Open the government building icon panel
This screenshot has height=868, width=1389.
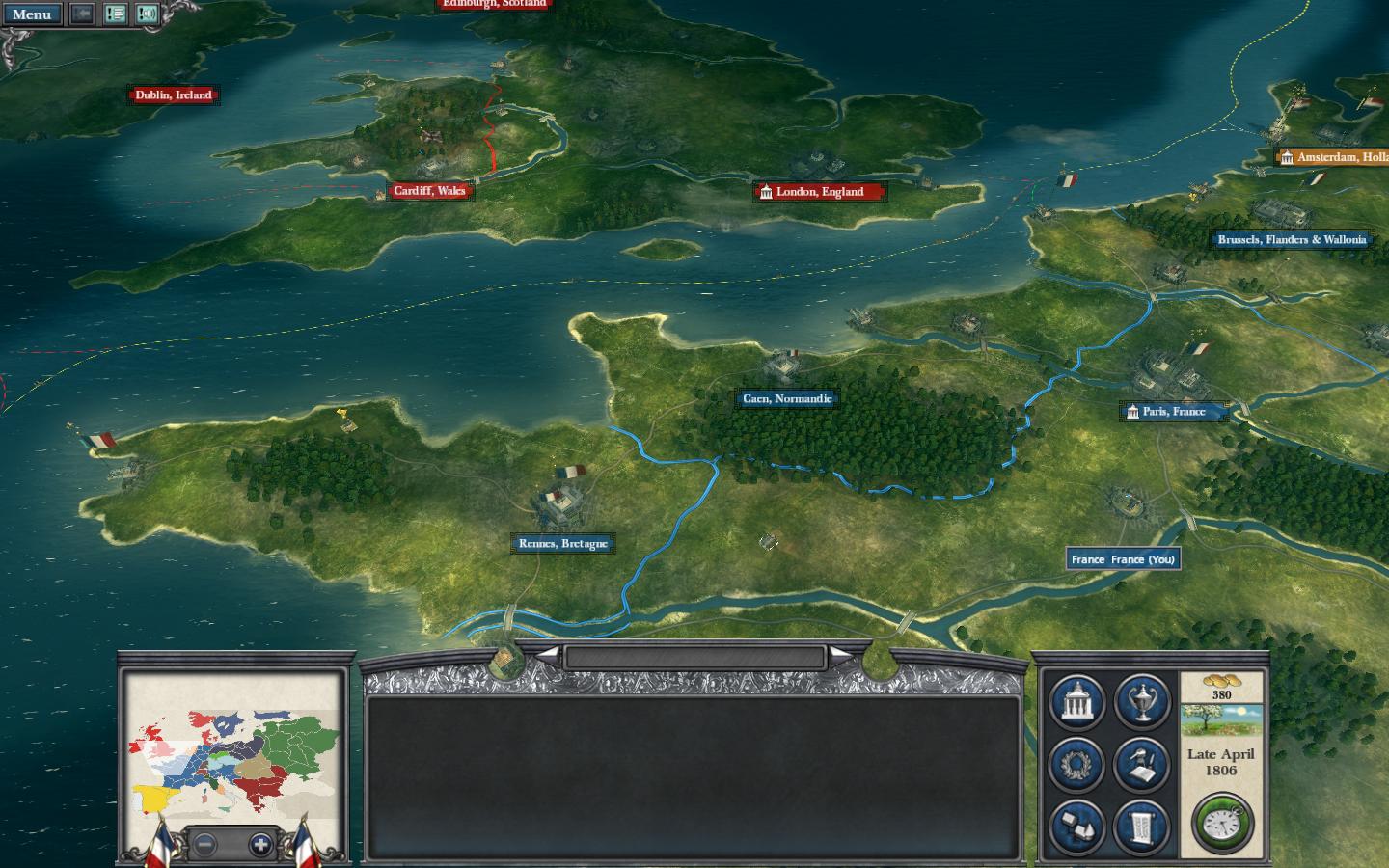[1076, 701]
